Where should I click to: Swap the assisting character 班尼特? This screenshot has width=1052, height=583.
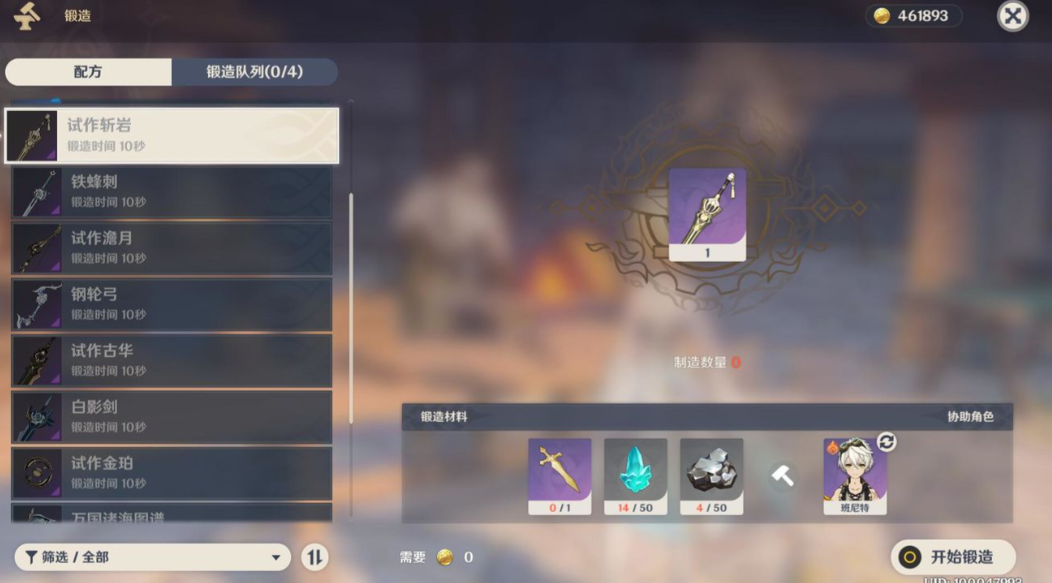pyautogui.click(x=886, y=442)
